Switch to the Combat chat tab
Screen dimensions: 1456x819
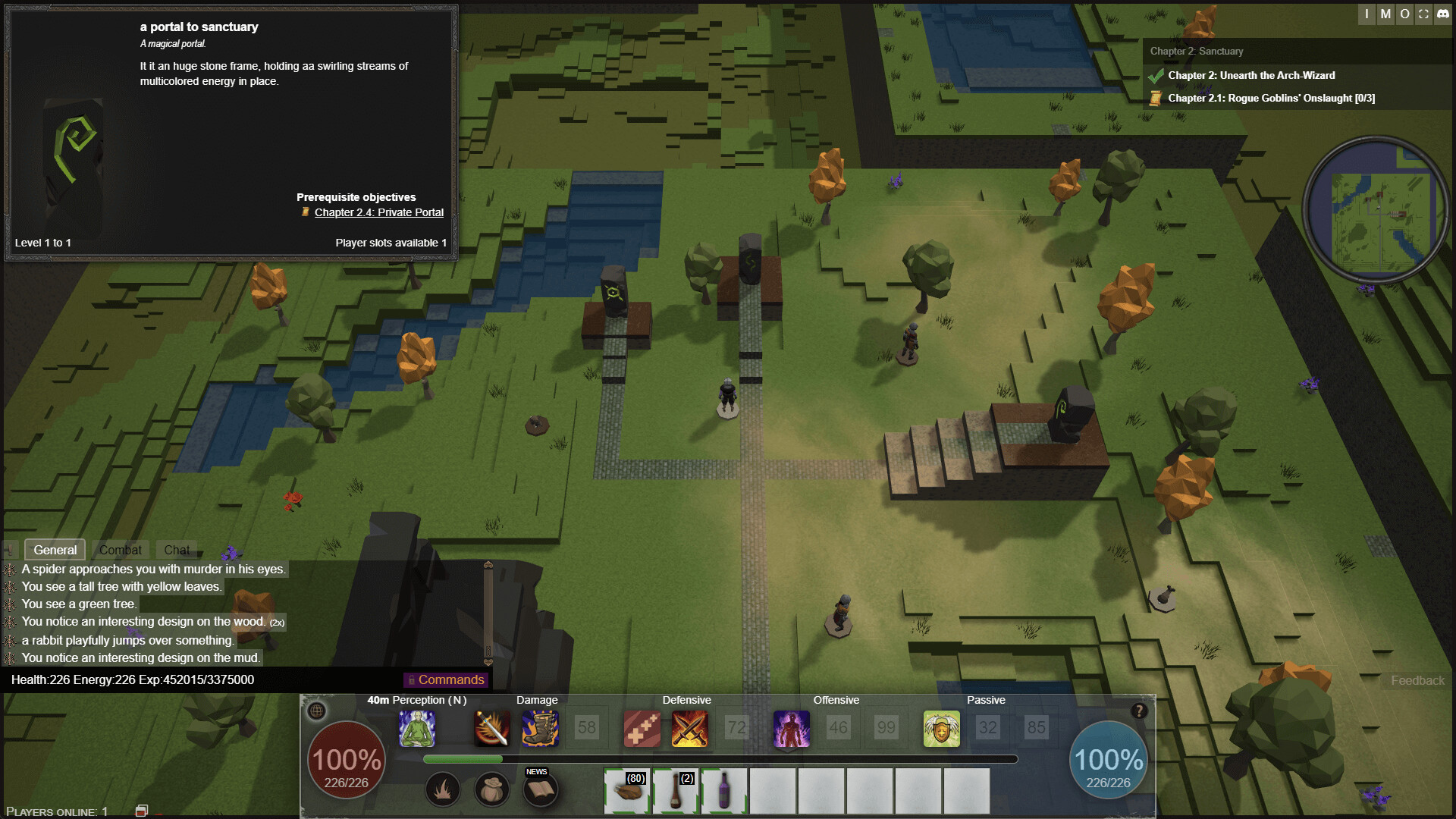point(121,550)
